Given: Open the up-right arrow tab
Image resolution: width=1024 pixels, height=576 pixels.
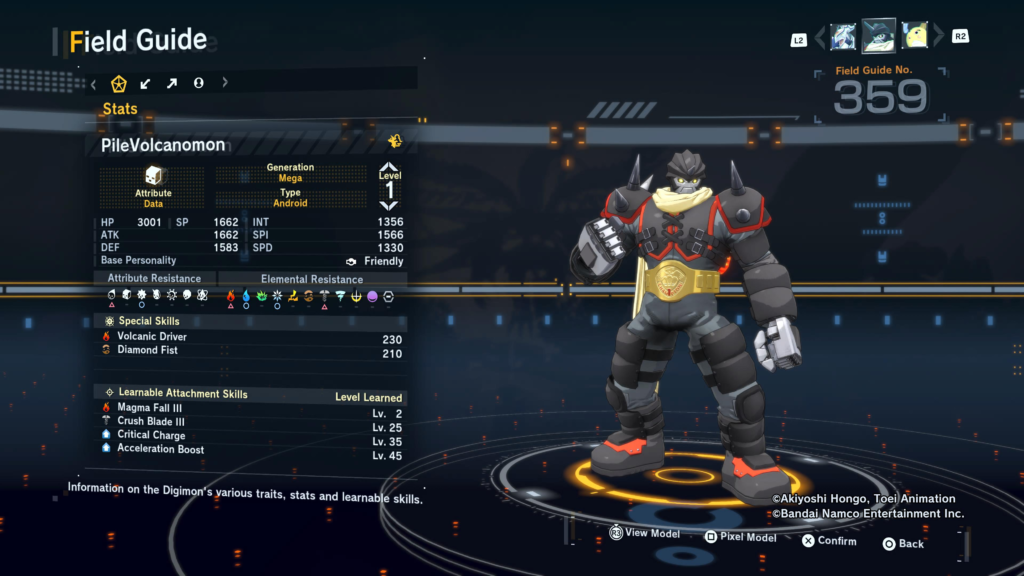Looking at the screenshot, I should (x=172, y=83).
